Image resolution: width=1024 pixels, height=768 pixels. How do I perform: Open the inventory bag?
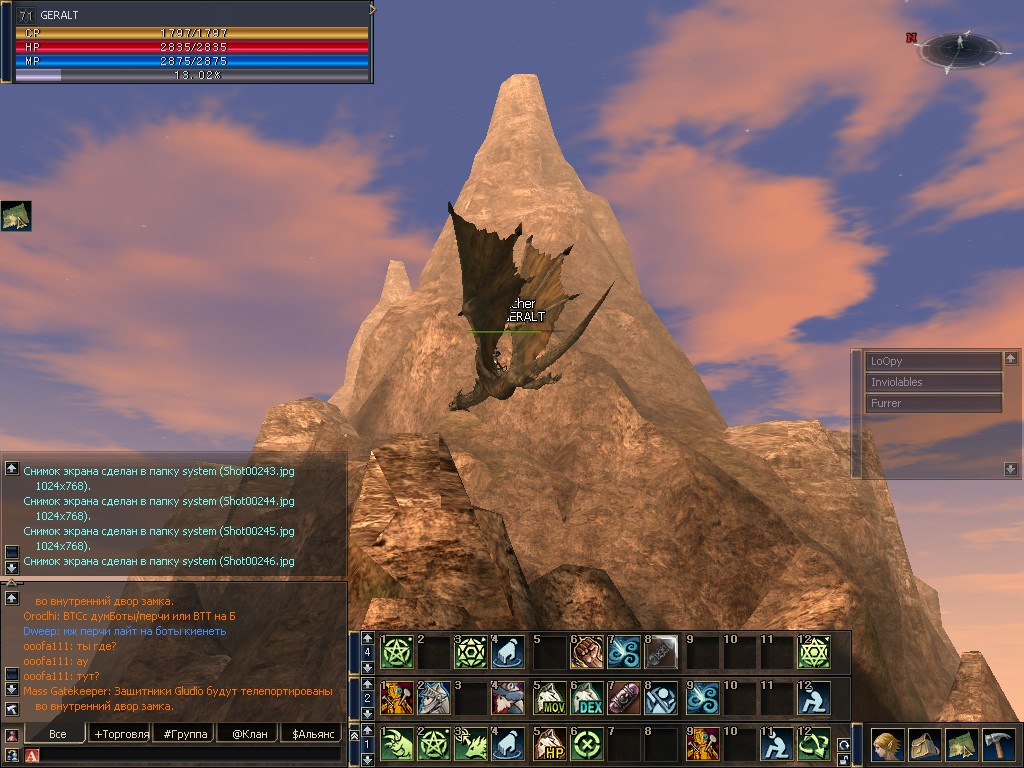point(924,745)
